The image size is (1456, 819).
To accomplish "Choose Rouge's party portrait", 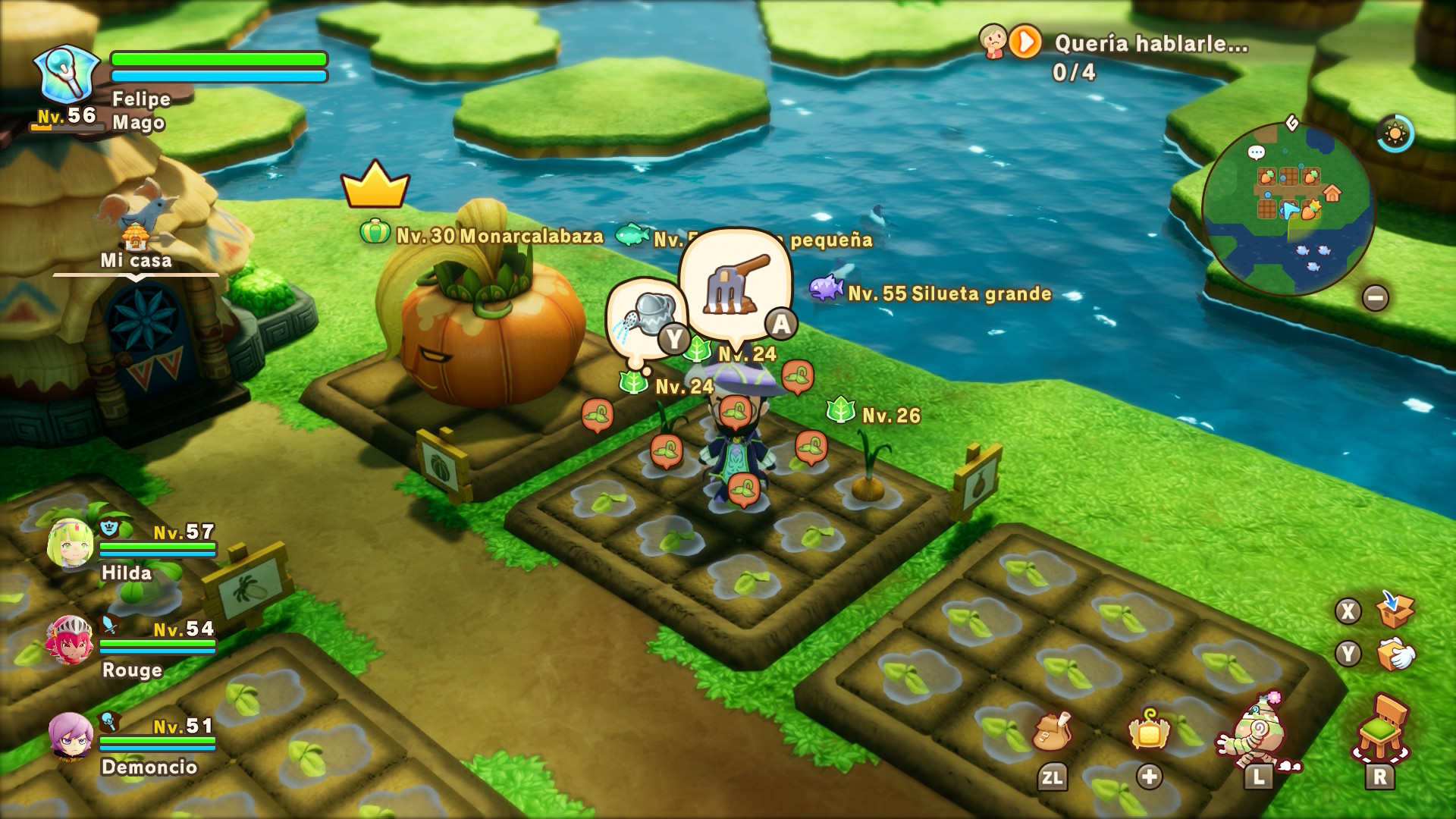I will [x=71, y=640].
